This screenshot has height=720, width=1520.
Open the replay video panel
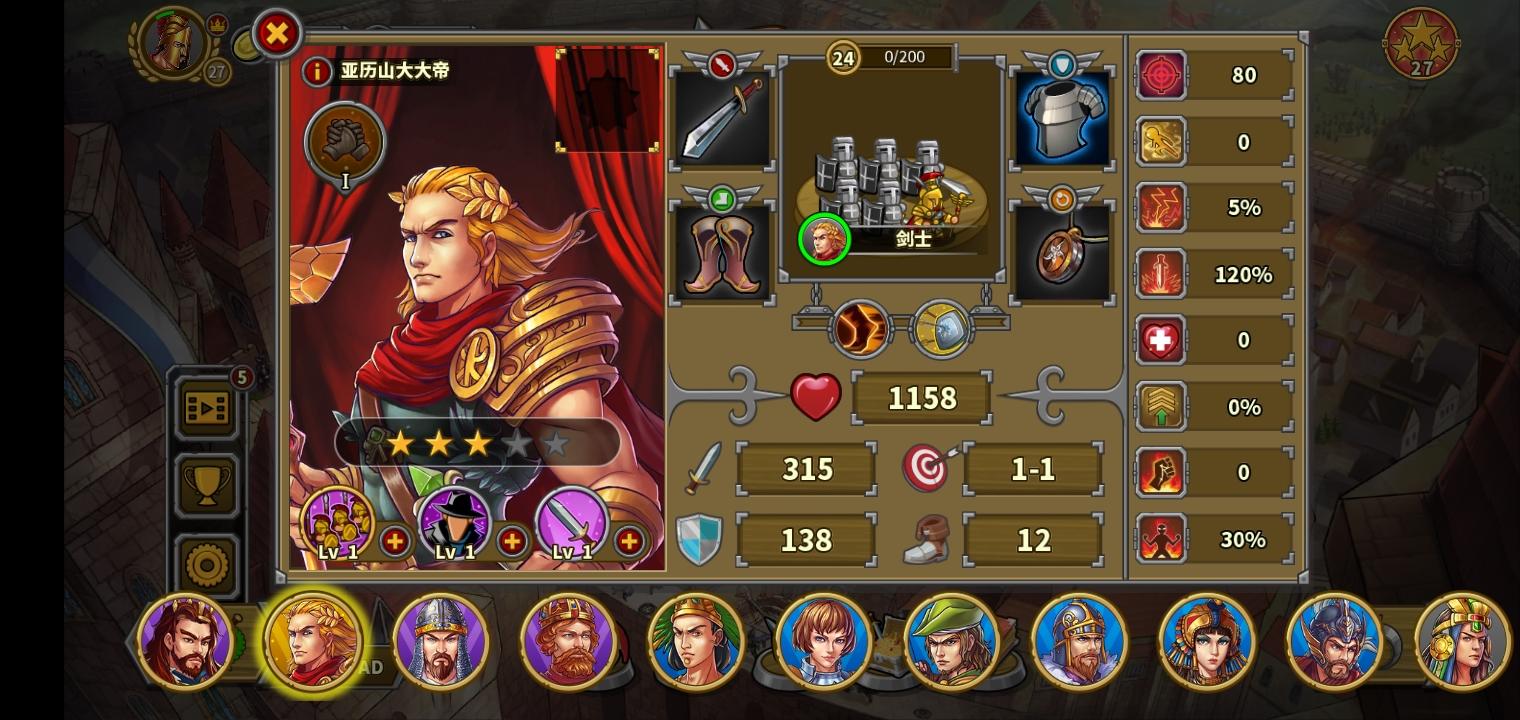click(x=207, y=409)
